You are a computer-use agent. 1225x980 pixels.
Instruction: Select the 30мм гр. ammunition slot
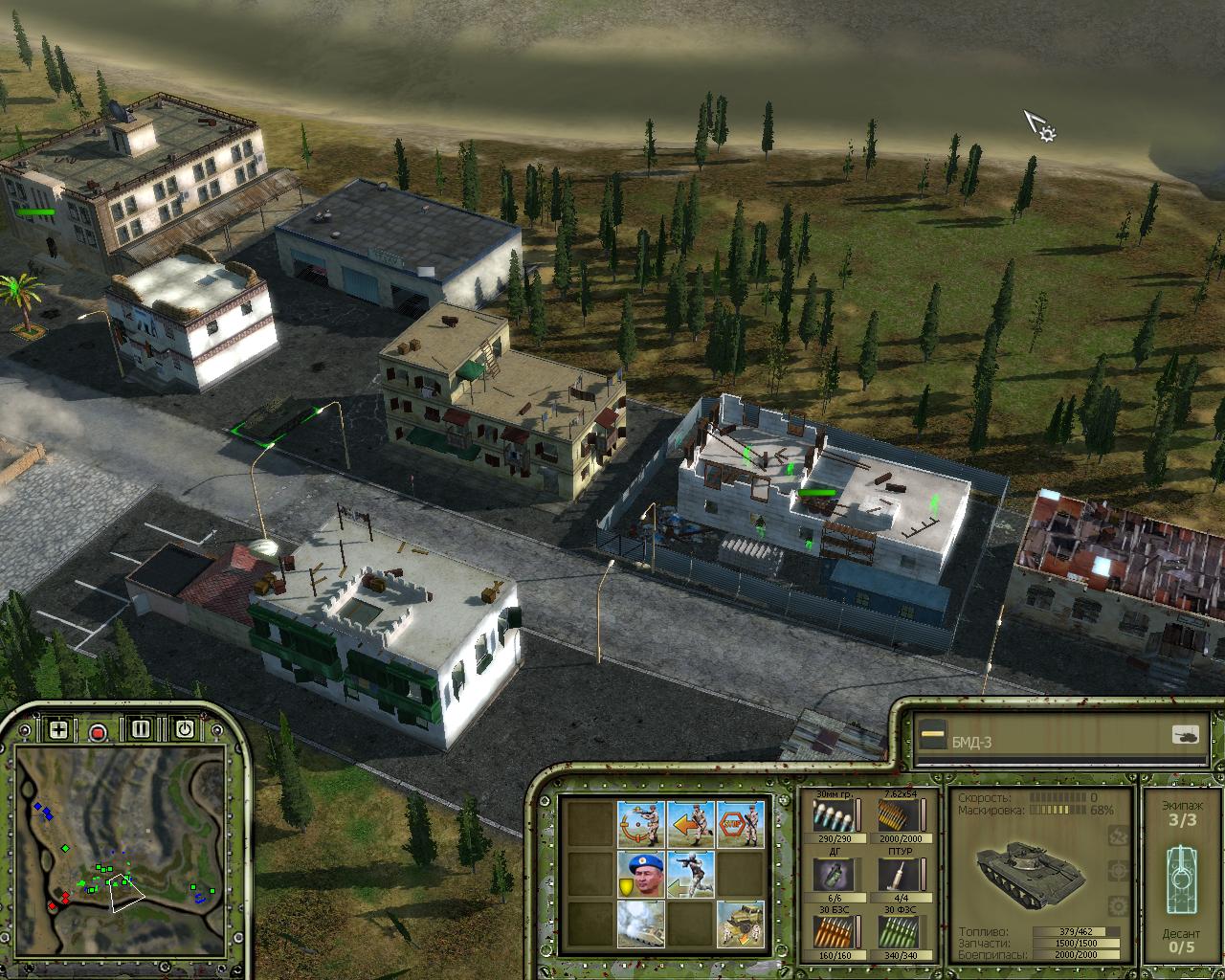[x=833, y=816]
